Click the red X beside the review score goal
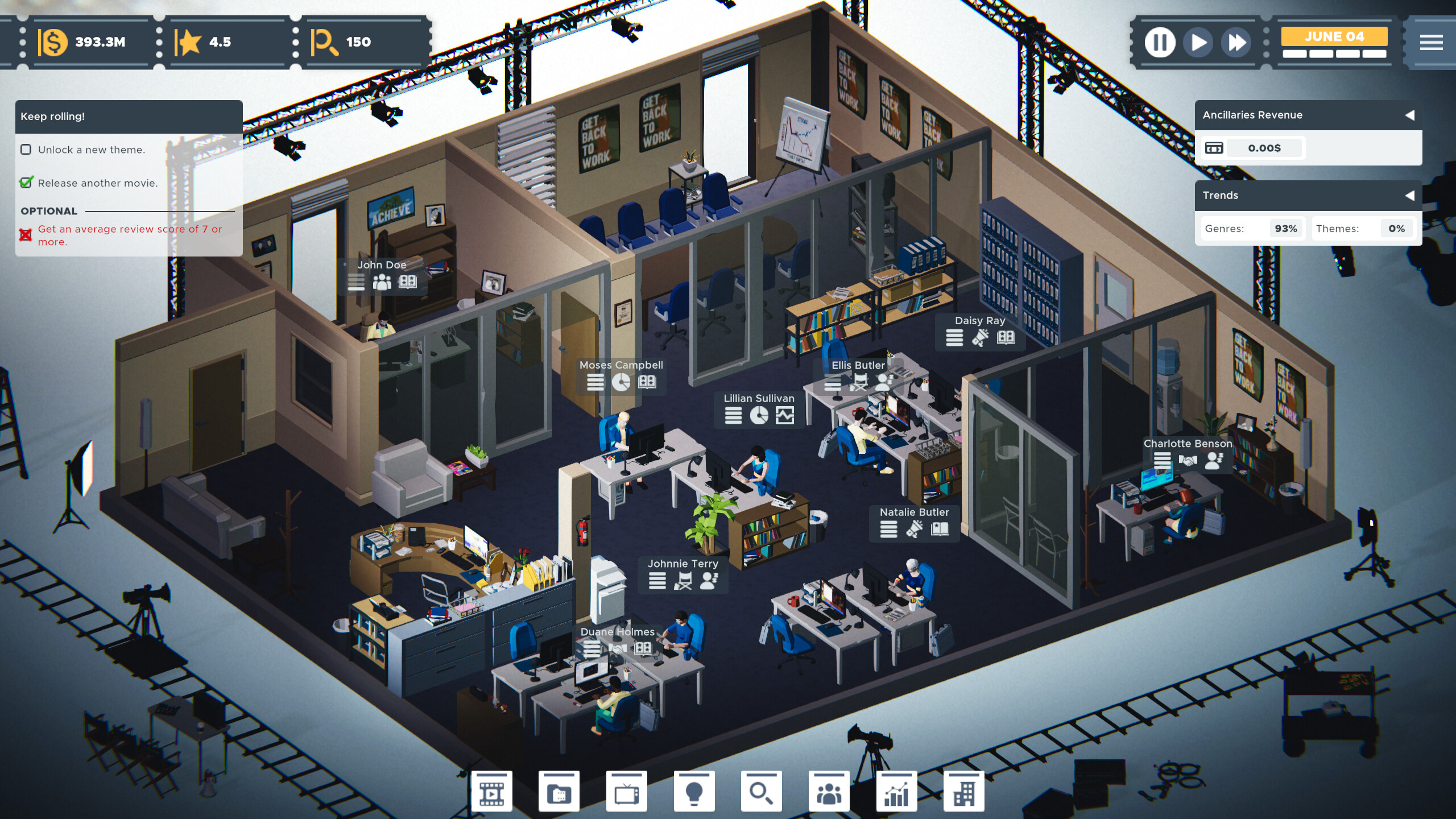 pyautogui.click(x=24, y=233)
